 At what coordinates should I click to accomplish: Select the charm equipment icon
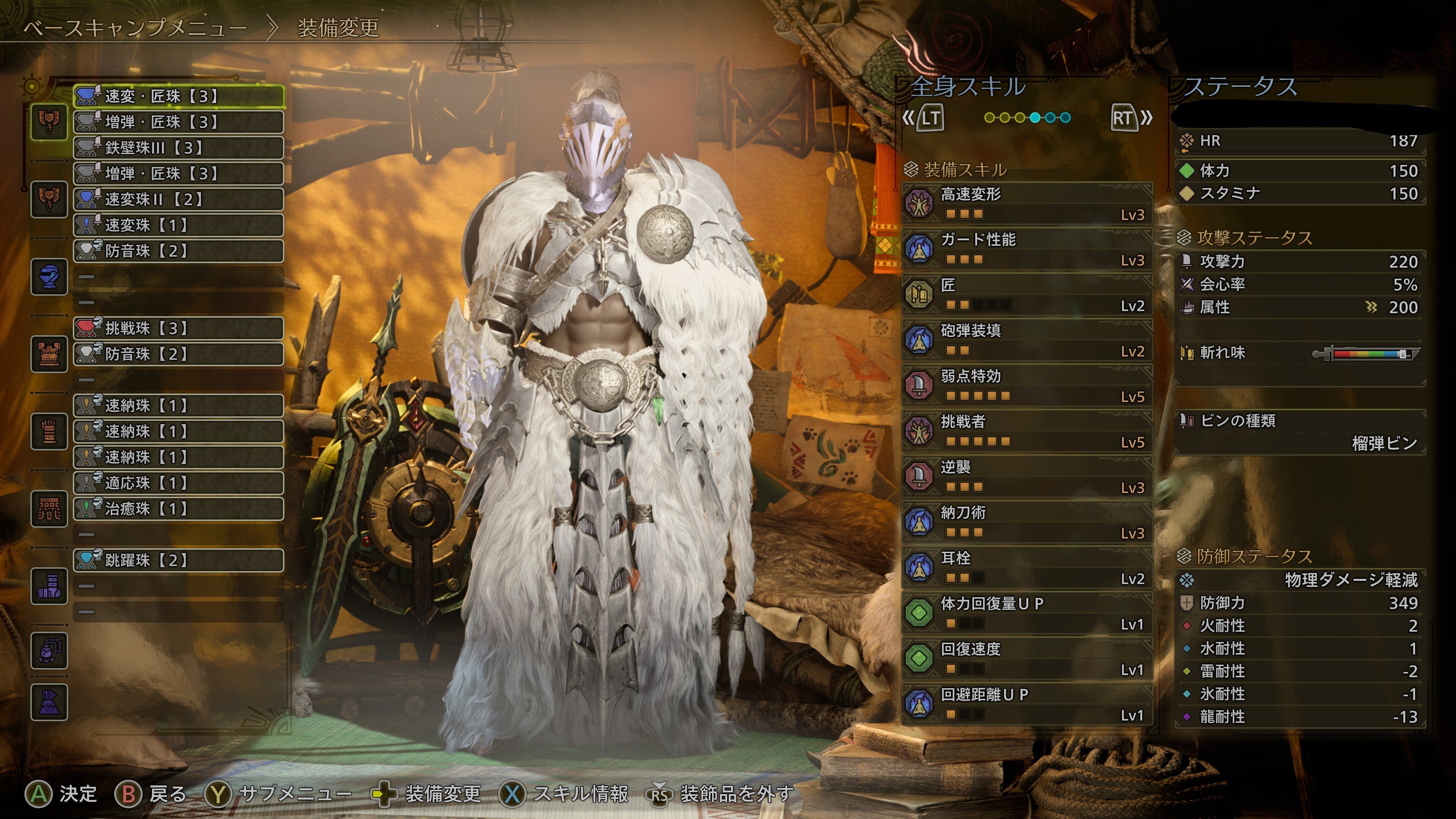click(x=49, y=651)
